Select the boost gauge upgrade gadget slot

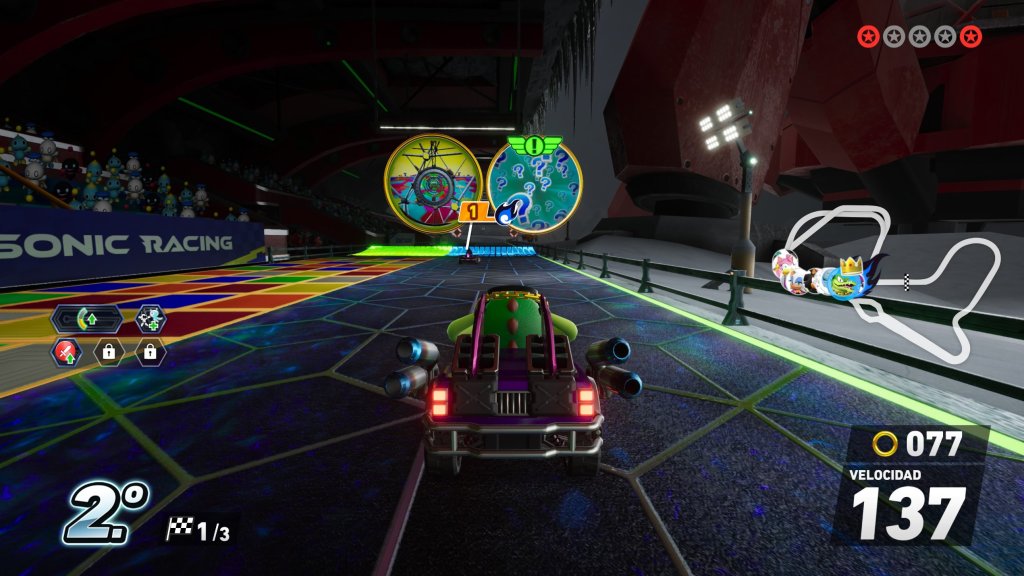tap(86, 320)
